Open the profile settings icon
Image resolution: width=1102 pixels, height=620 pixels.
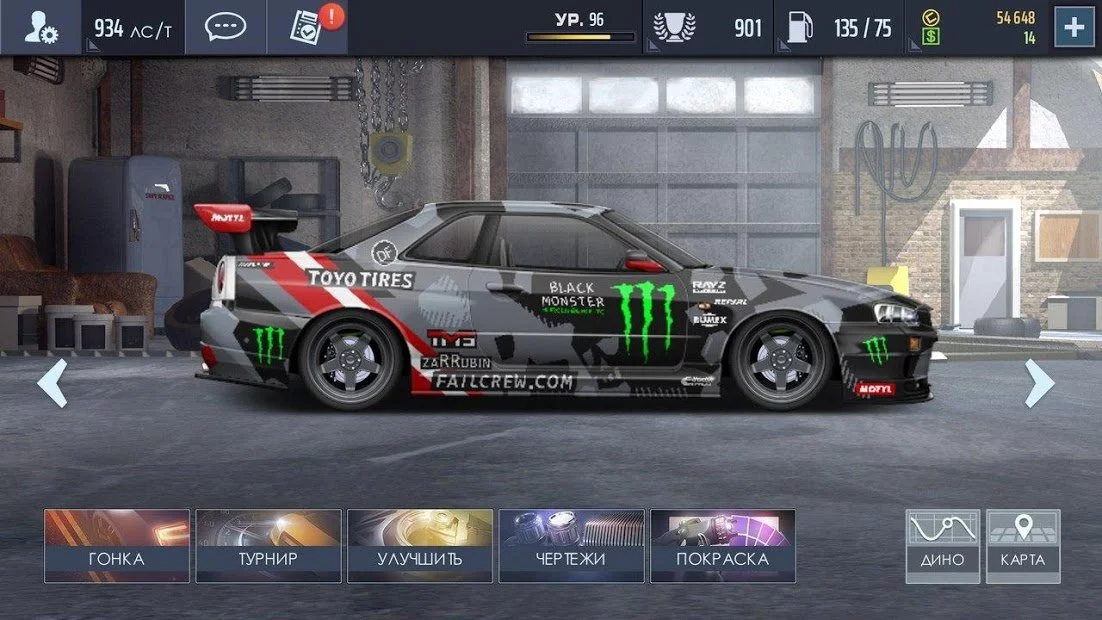click(41, 28)
